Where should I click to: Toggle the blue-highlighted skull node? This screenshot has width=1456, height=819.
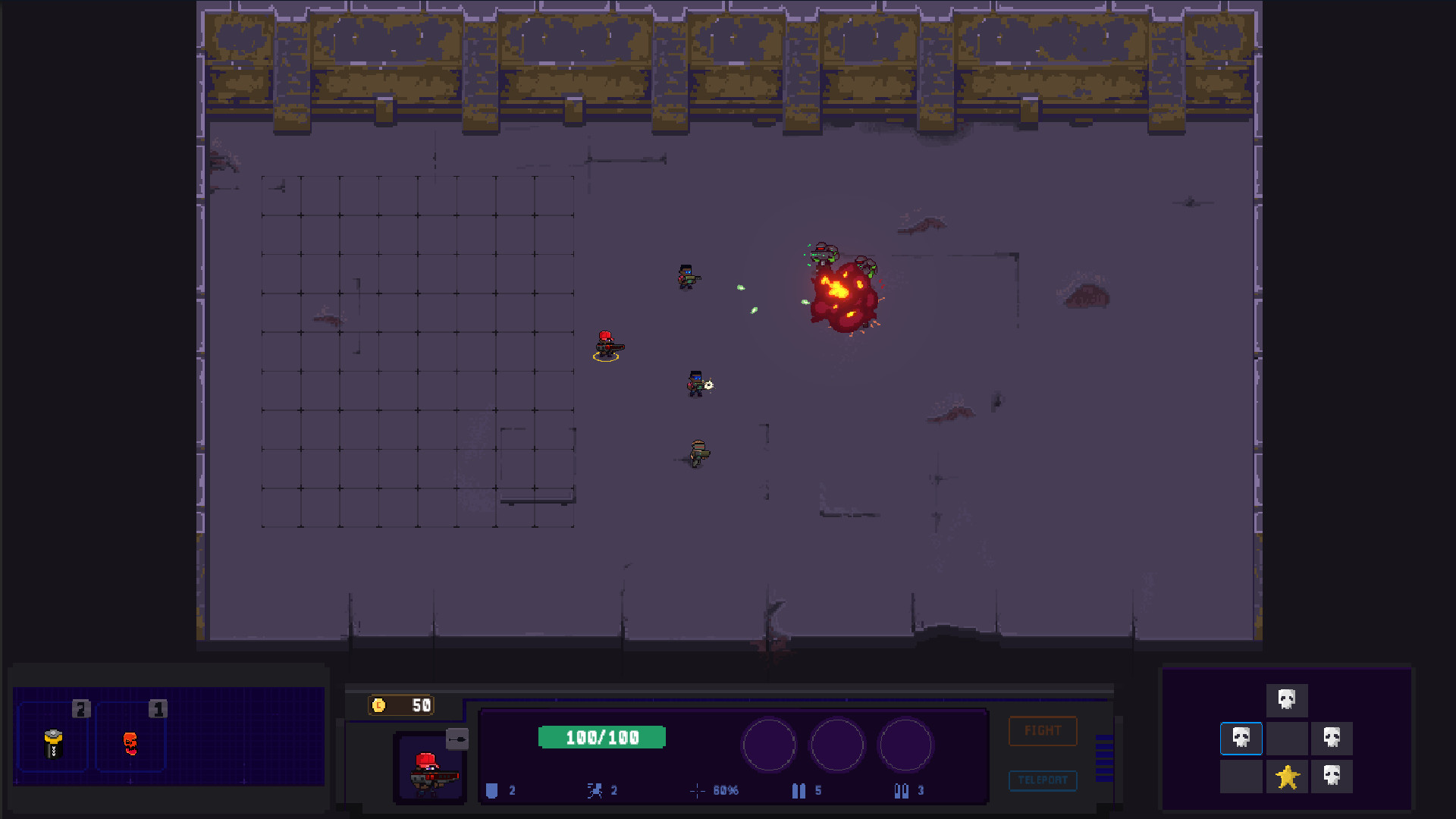click(x=1241, y=738)
